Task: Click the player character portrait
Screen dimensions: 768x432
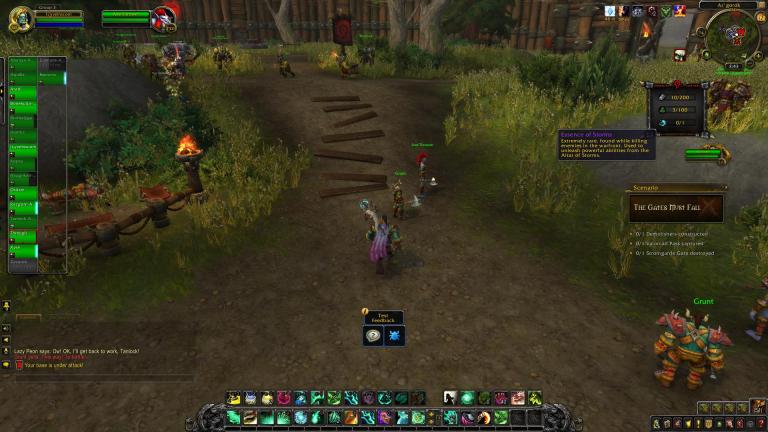Action: [x=19, y=18]
